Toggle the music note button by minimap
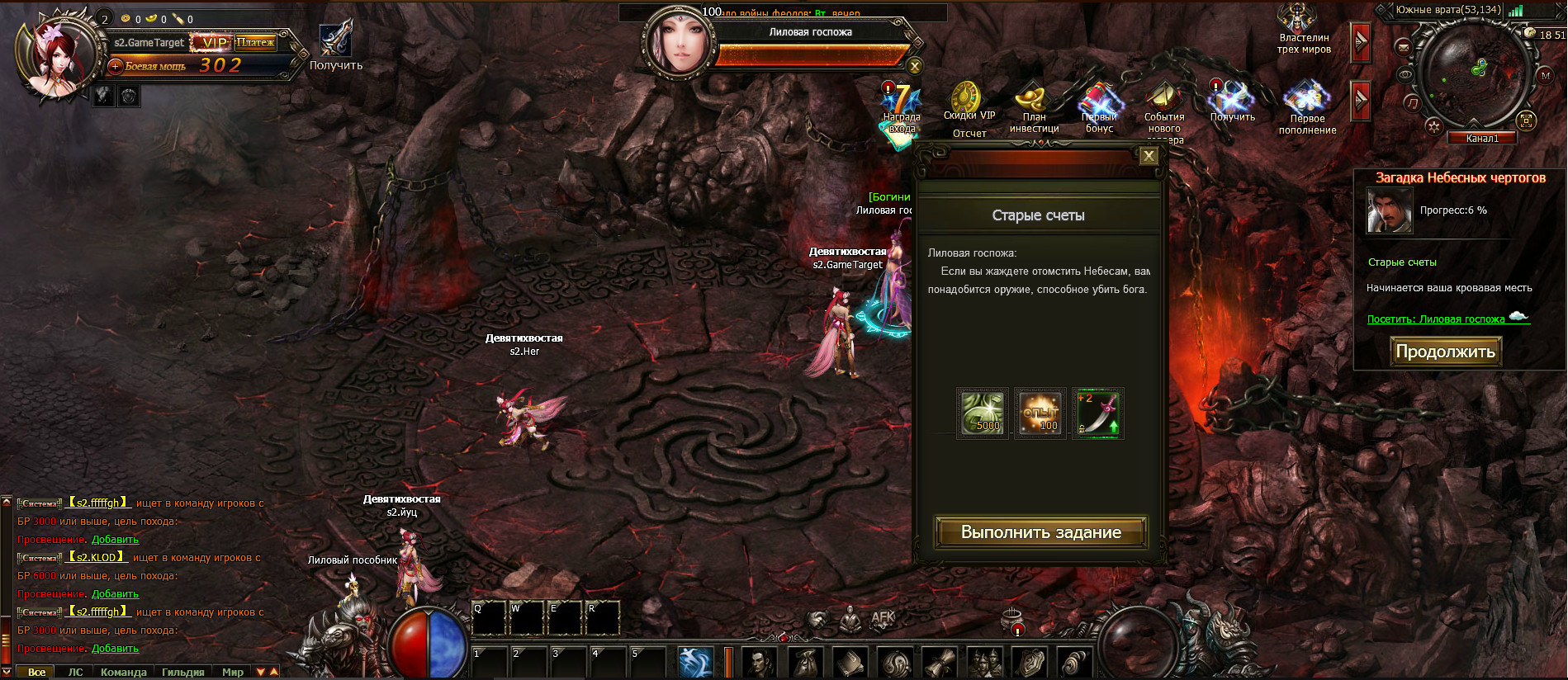Screen dimensions: 1568x680 (x=1413, y=103)
